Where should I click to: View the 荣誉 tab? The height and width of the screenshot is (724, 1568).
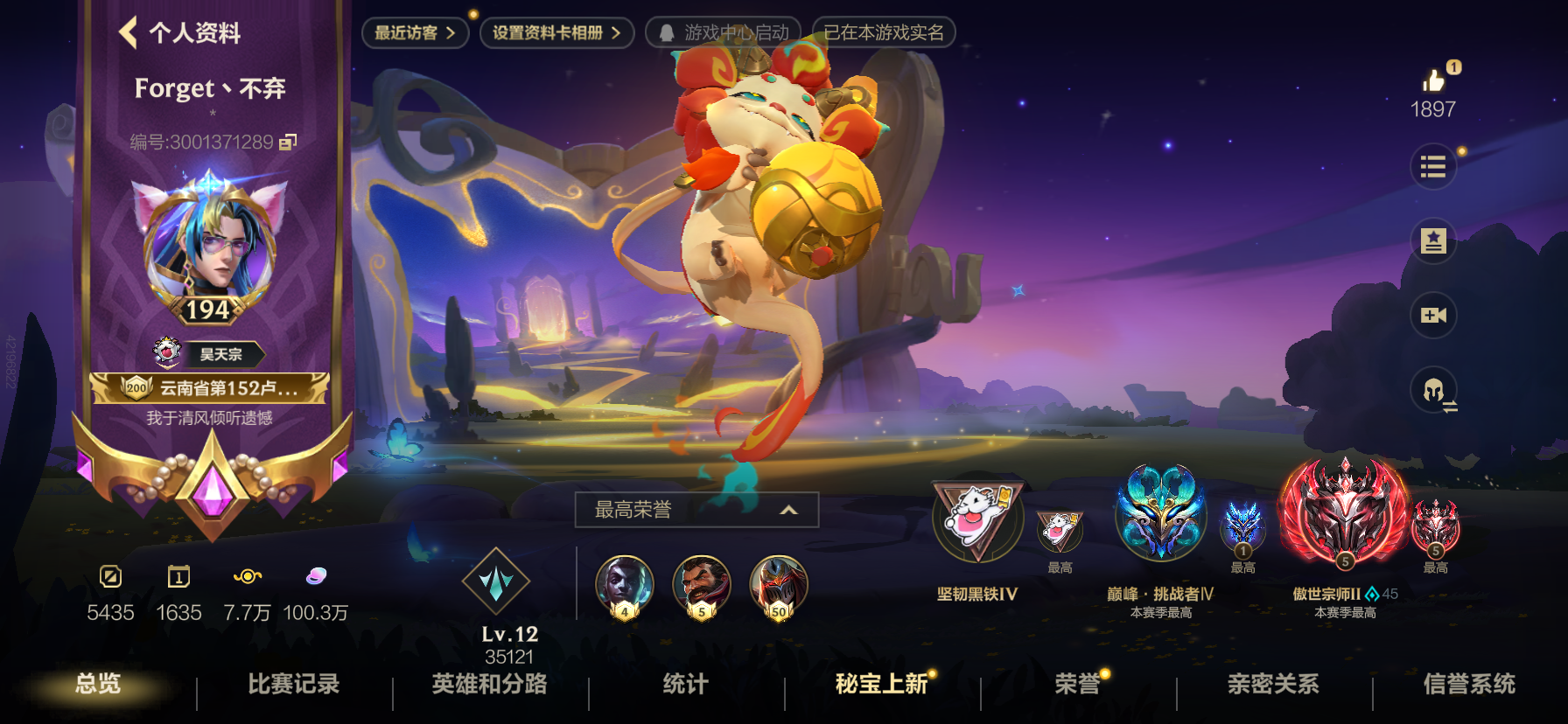tap(1077, 684)
